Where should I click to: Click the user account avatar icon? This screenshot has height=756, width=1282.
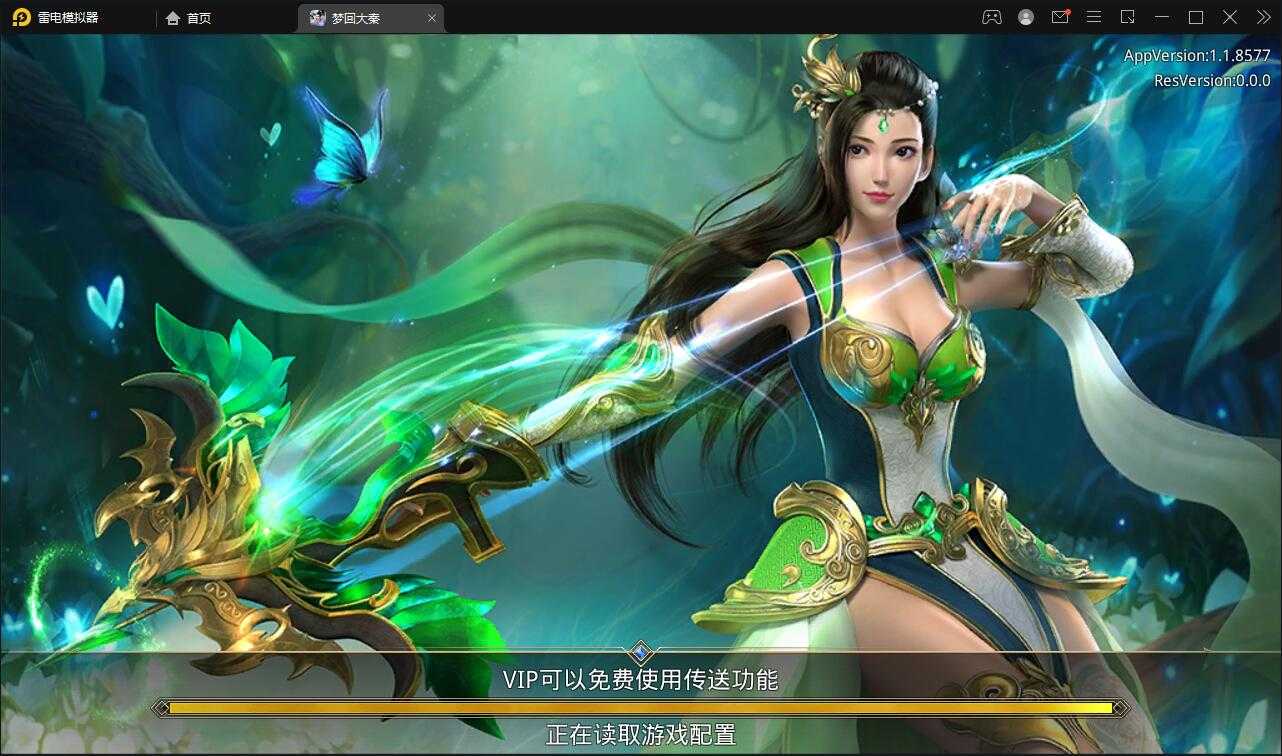tap(1025, 17)
